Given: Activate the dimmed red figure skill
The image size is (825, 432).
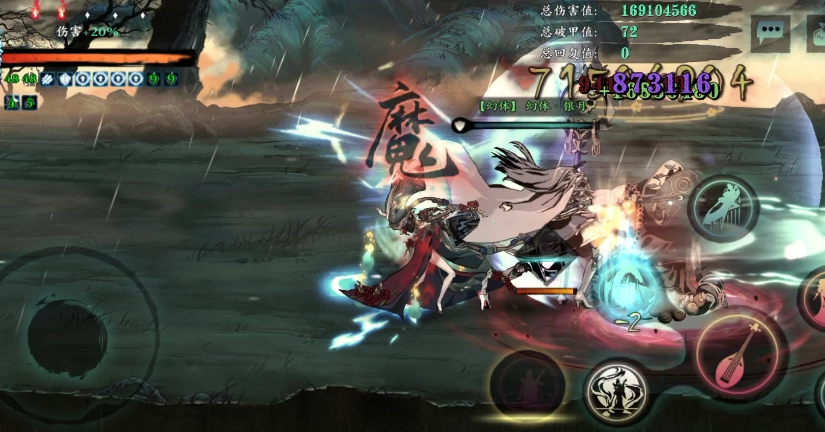Looking at the screenshot, I should (x=527, y=386).
